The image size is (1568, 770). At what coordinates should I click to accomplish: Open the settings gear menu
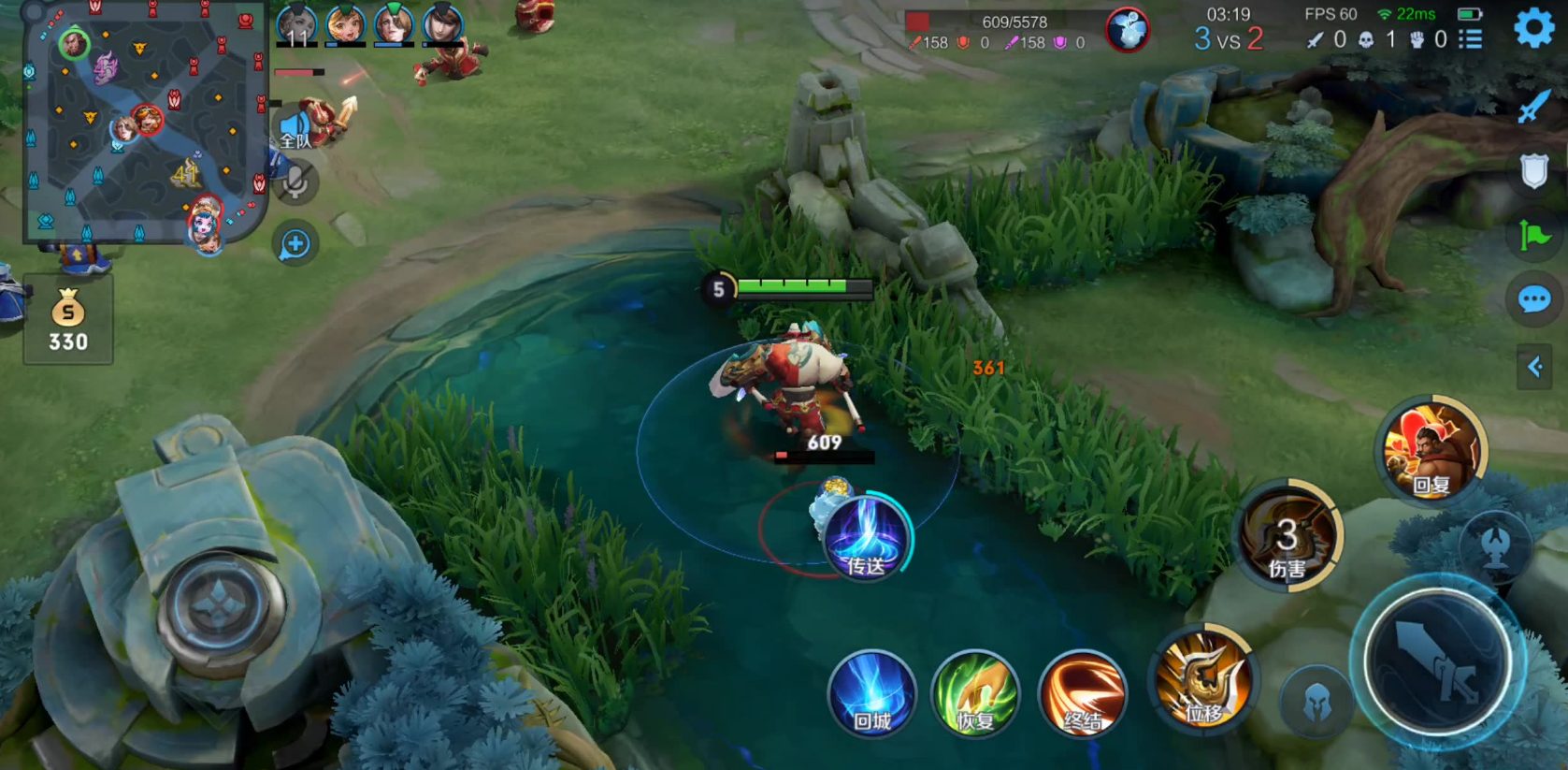coord(1533,28)
